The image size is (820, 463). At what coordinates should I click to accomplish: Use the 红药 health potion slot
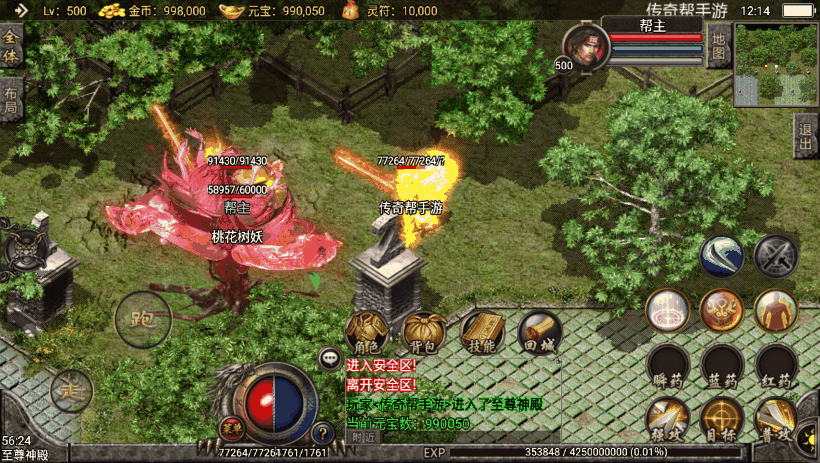tap(777, 366)
